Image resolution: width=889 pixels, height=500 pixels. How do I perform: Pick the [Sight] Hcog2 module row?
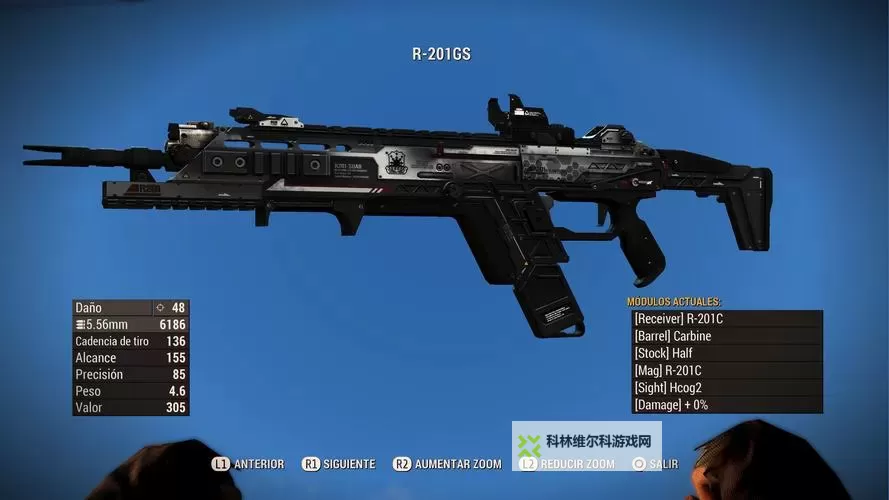point(727,388)
